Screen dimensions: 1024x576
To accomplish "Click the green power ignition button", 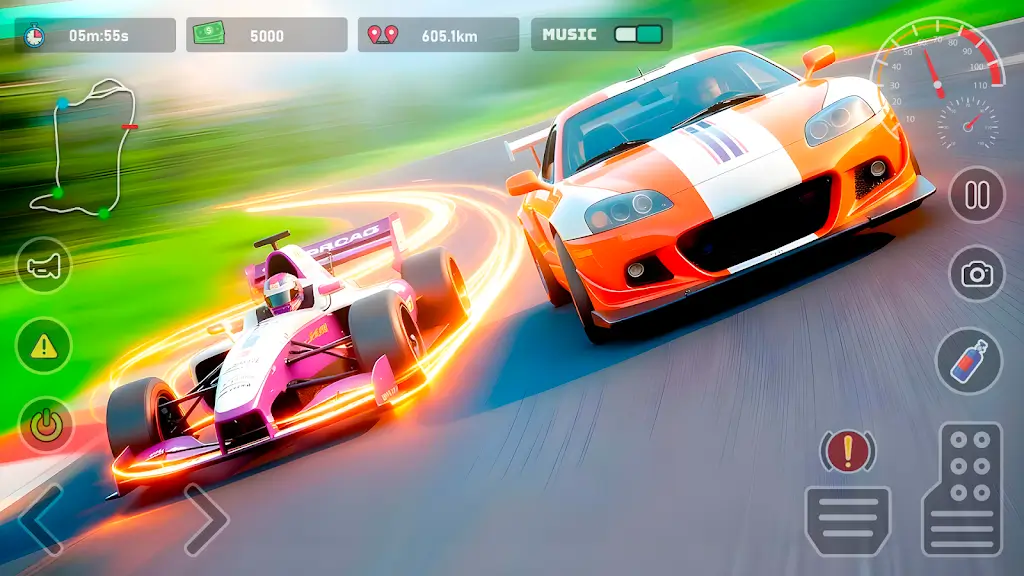I will (43, 425).
